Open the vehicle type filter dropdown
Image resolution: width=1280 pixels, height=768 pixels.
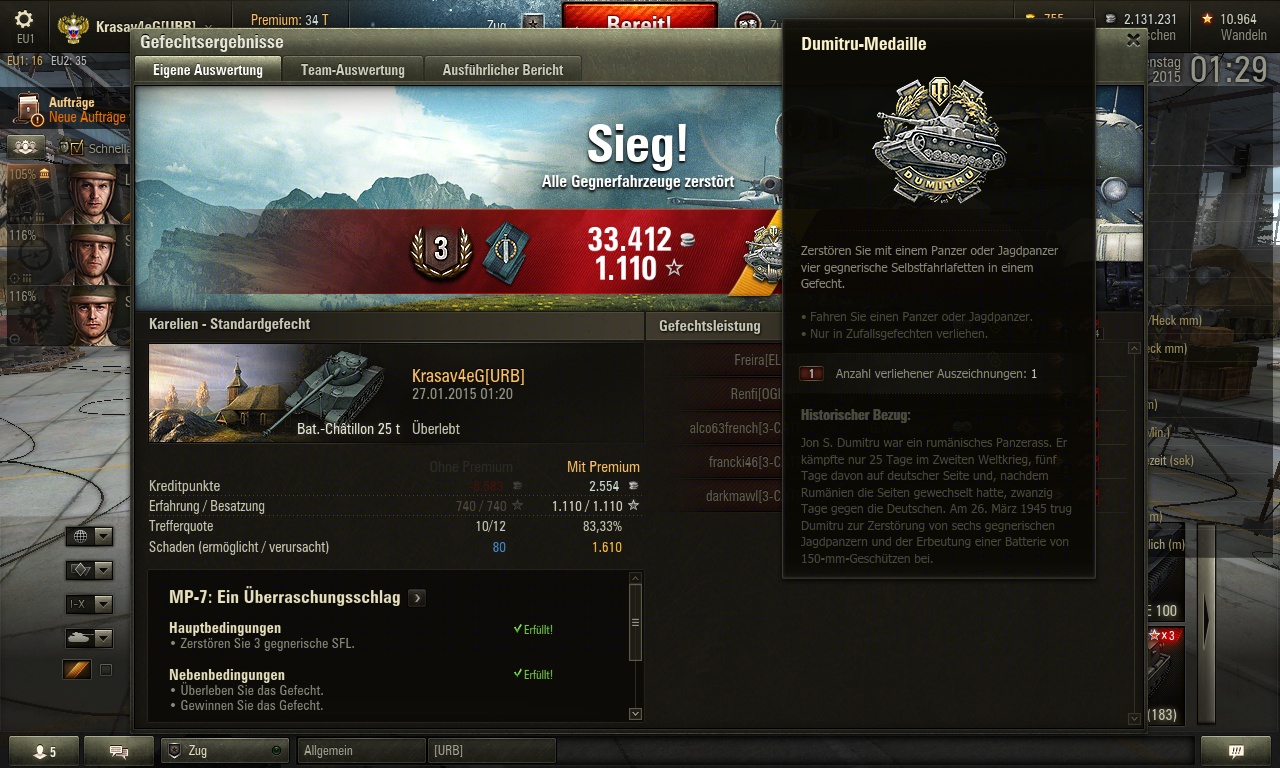coord(89,638)
